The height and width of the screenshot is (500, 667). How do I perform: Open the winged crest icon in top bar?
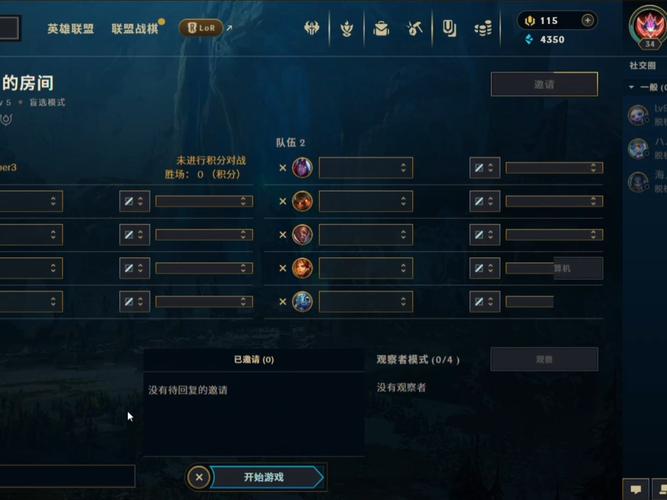click(312, 29)
